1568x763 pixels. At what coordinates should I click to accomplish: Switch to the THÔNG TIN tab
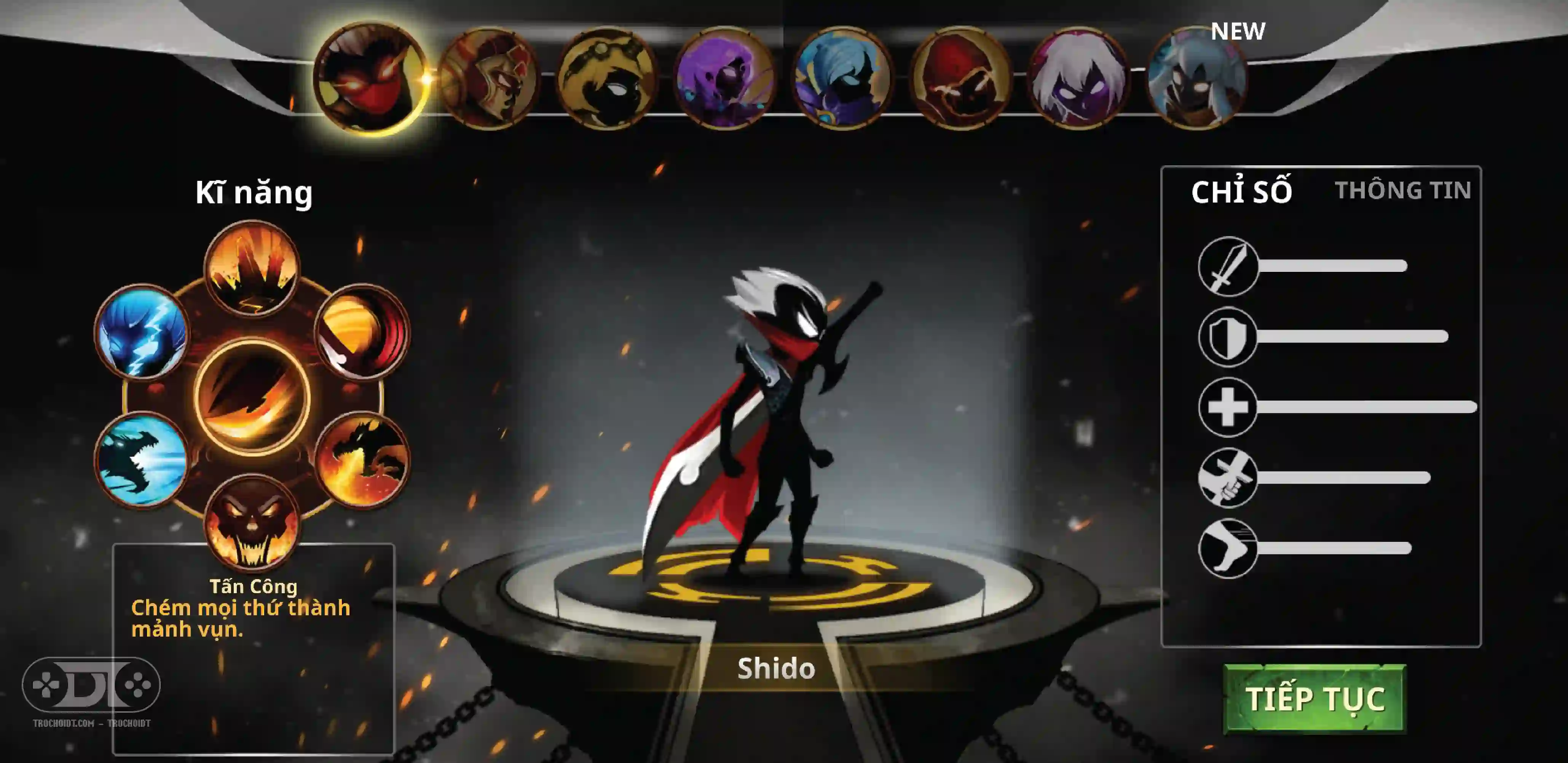[1402, 191]
